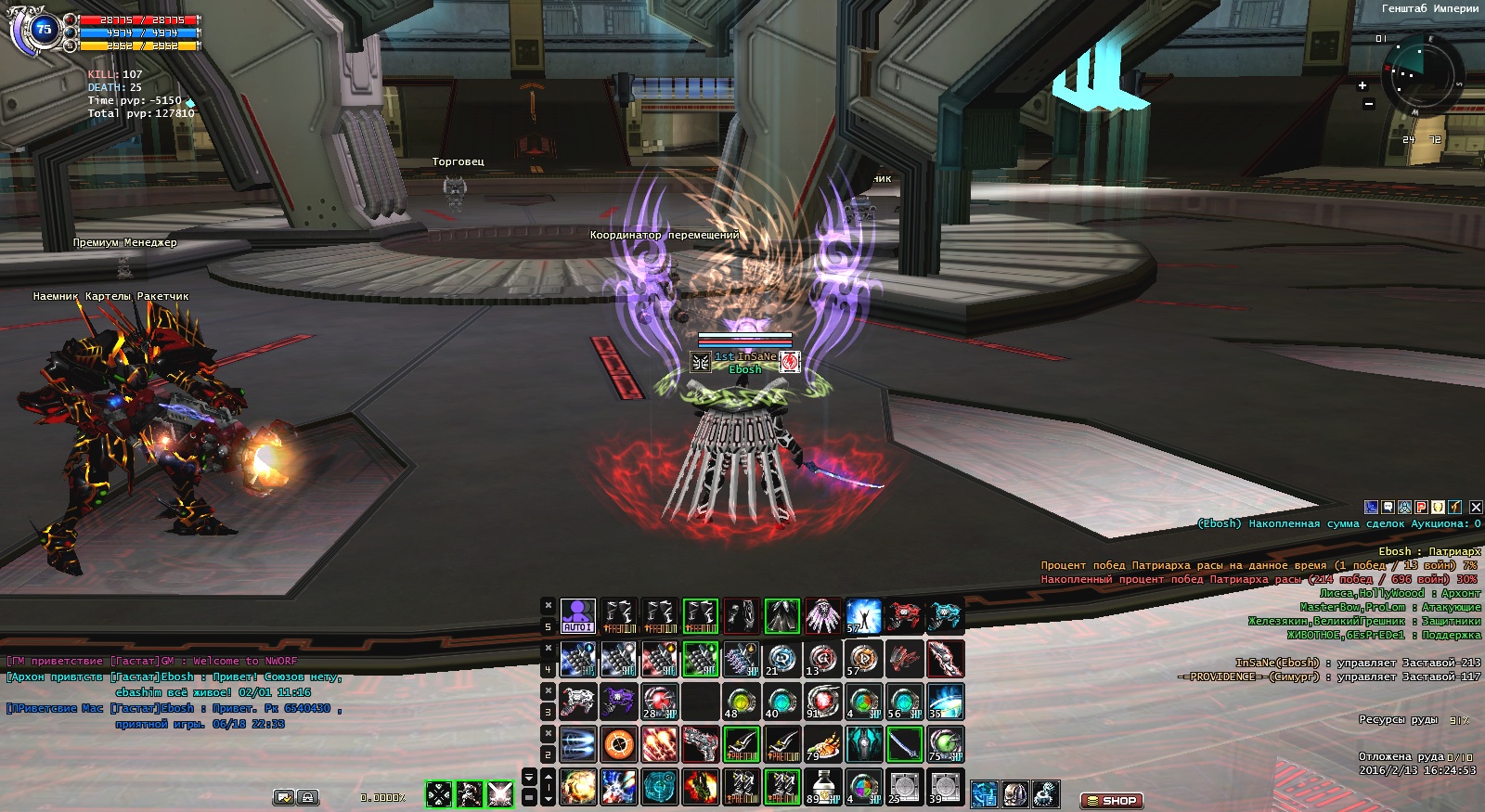Image resolution: width=1485 pixels, height=812 pixels.
Task: Click the minimap zoom-in plus button
Action: (x=1362, y=85)
